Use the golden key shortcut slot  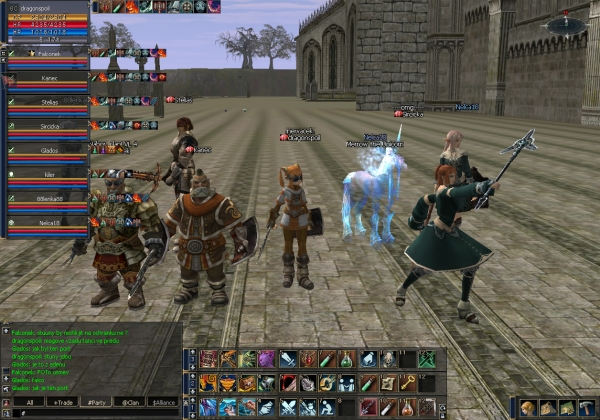click(x=408, y=383)
